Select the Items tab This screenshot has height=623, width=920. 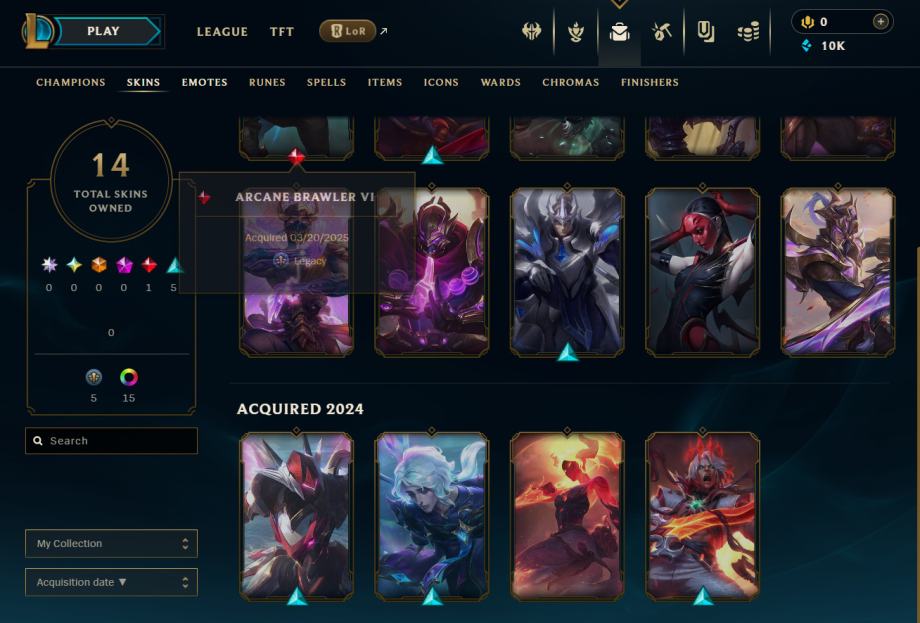coord(385,83)
